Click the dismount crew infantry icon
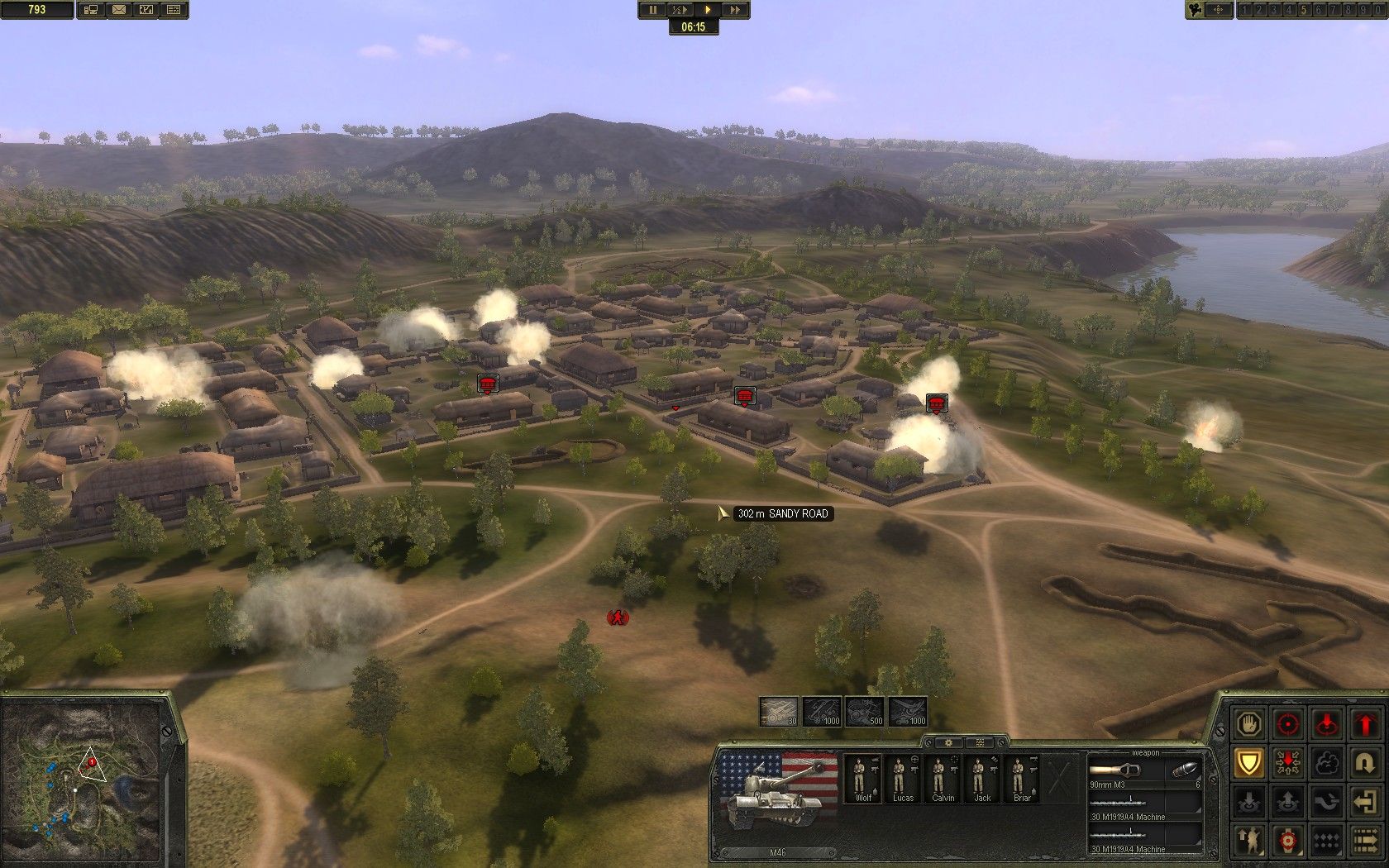 tap(1249, 840)
